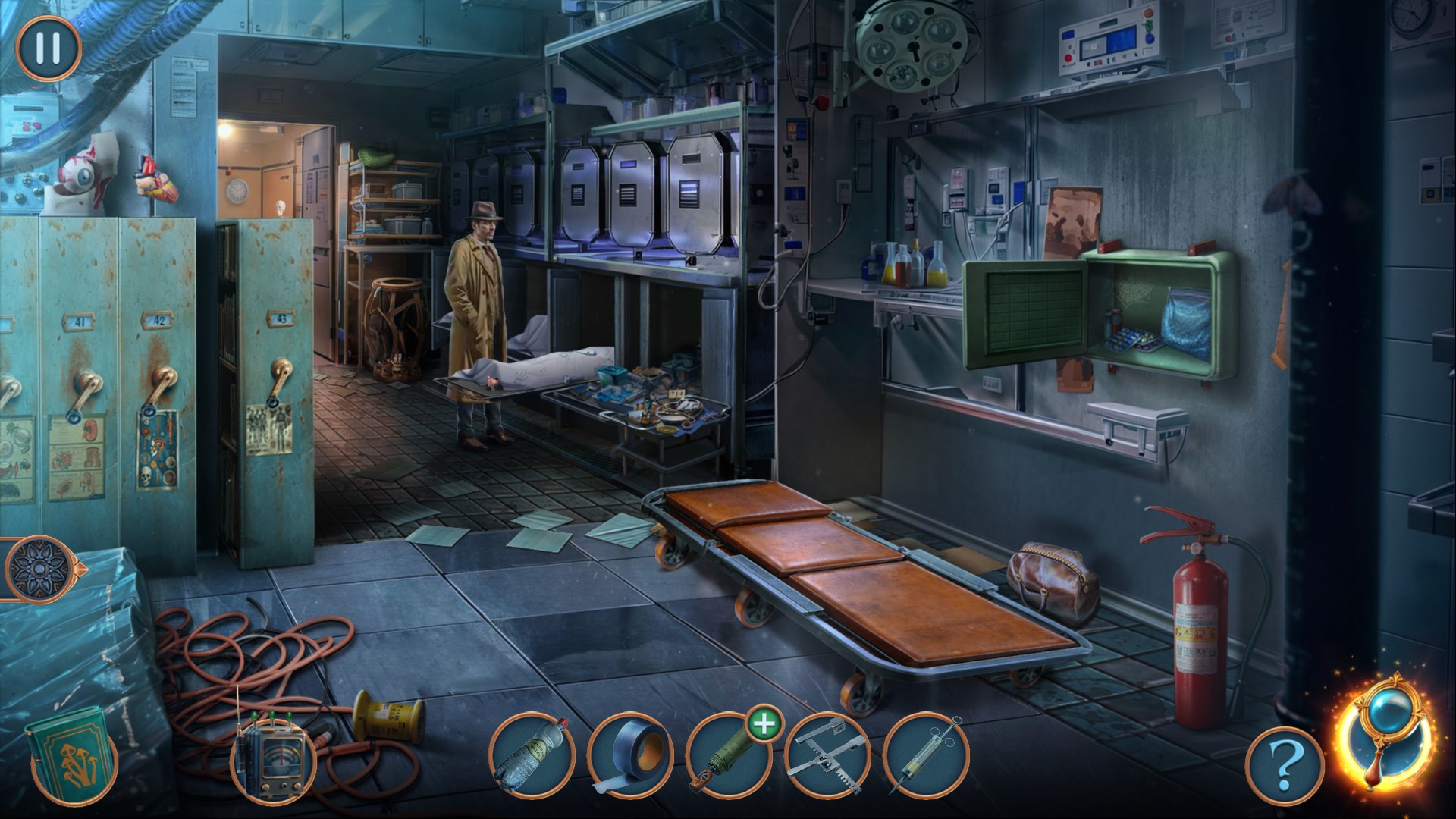Click the question mark hint button
This screenshot has height=819, width=1456.
point(1284,766)
